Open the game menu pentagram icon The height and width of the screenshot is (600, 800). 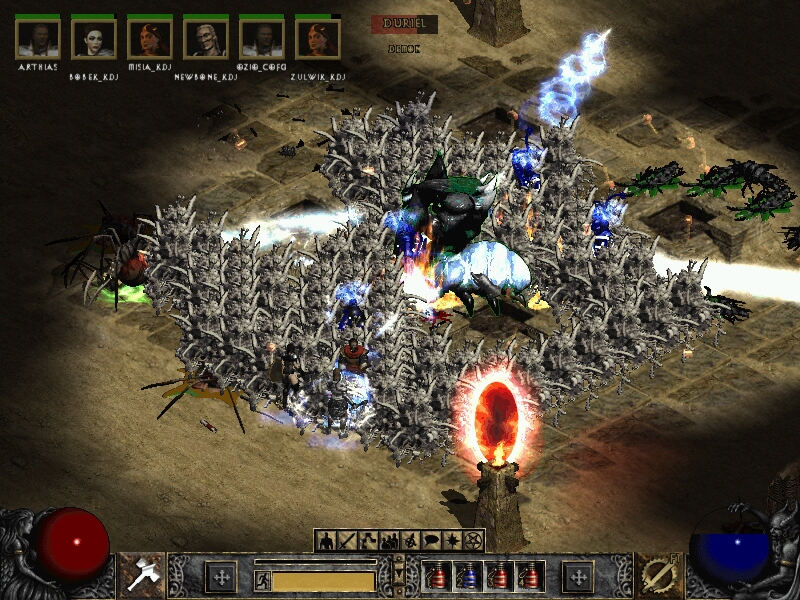473,541
